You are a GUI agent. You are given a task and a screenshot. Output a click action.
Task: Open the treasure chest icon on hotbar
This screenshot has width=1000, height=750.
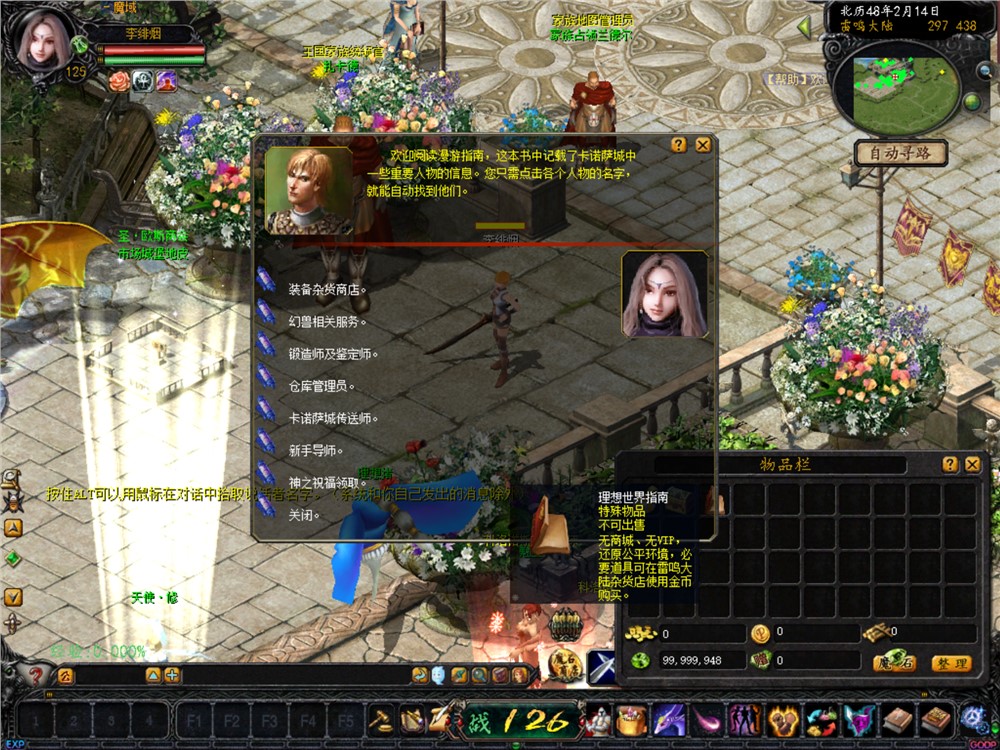tap(633, 719)
